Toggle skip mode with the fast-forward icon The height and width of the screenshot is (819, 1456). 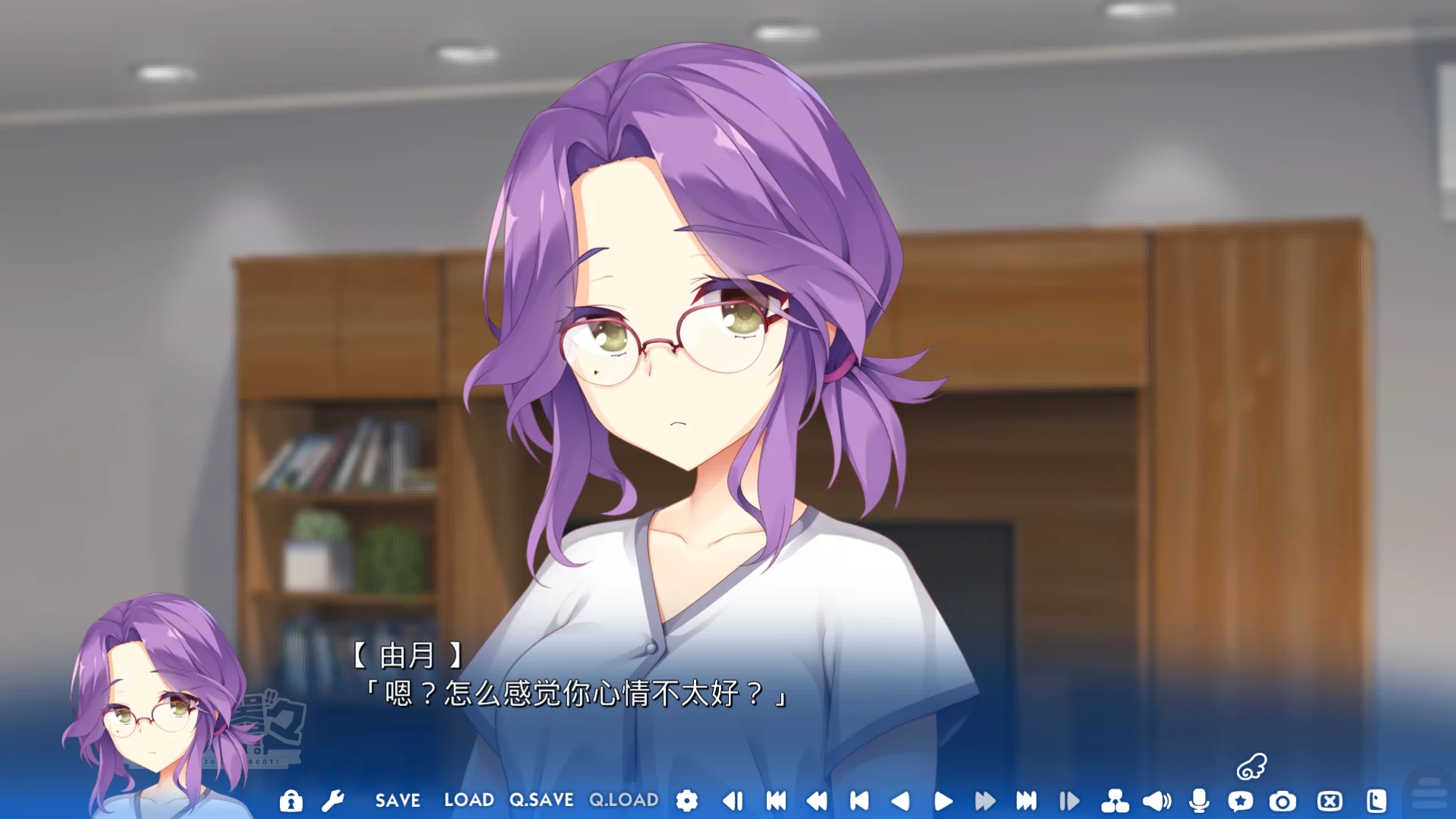pos(986,800)
